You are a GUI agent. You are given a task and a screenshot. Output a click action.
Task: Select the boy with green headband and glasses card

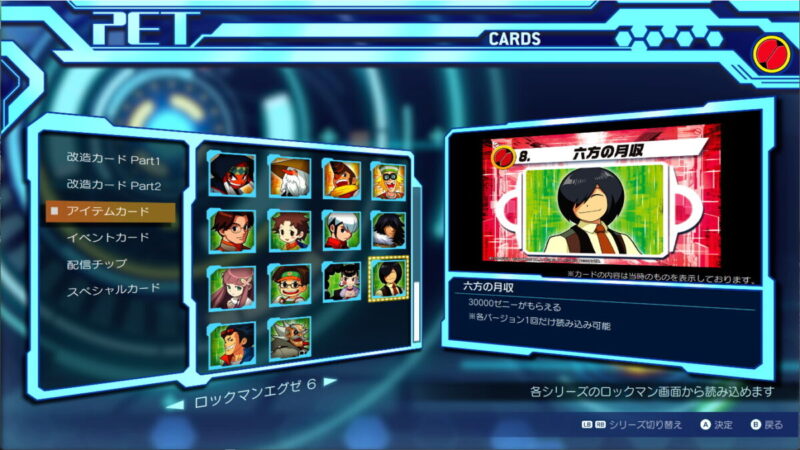click(x=289, y=284)
